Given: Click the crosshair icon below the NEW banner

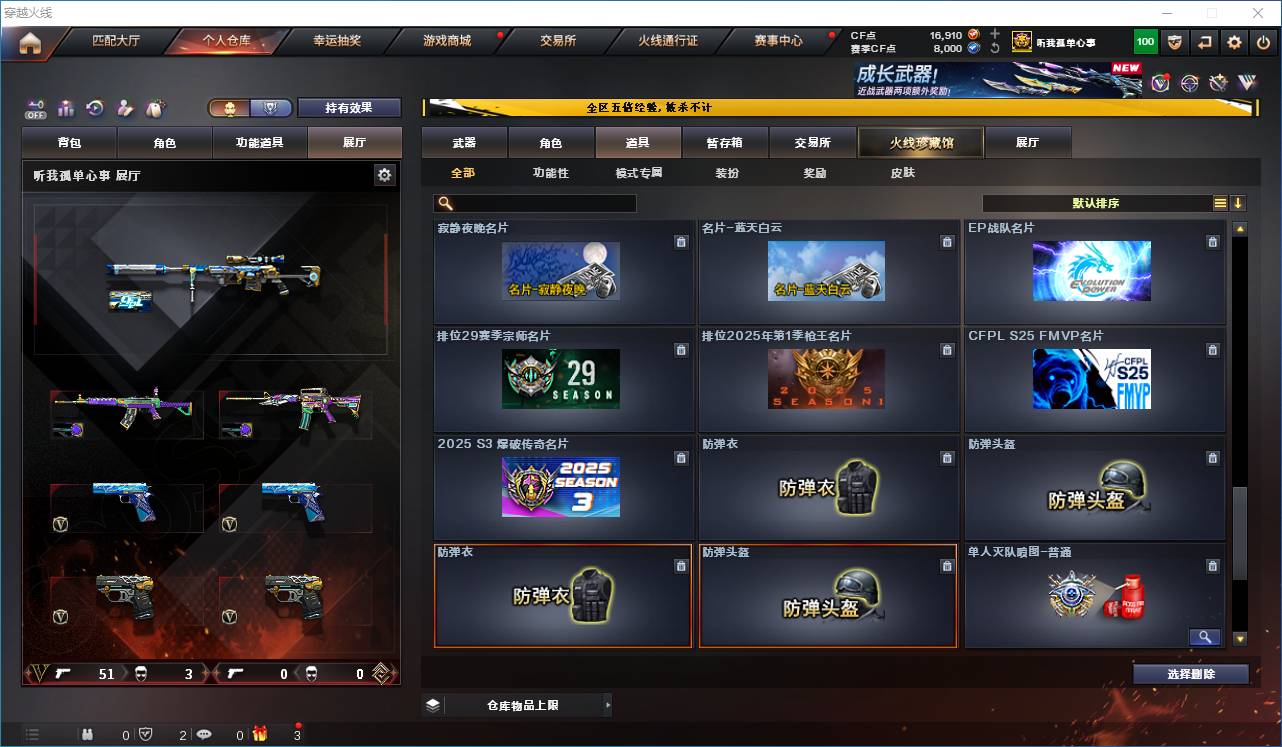Looking at the screenshot, I should pyautogui.click(x=1188, y=83).
